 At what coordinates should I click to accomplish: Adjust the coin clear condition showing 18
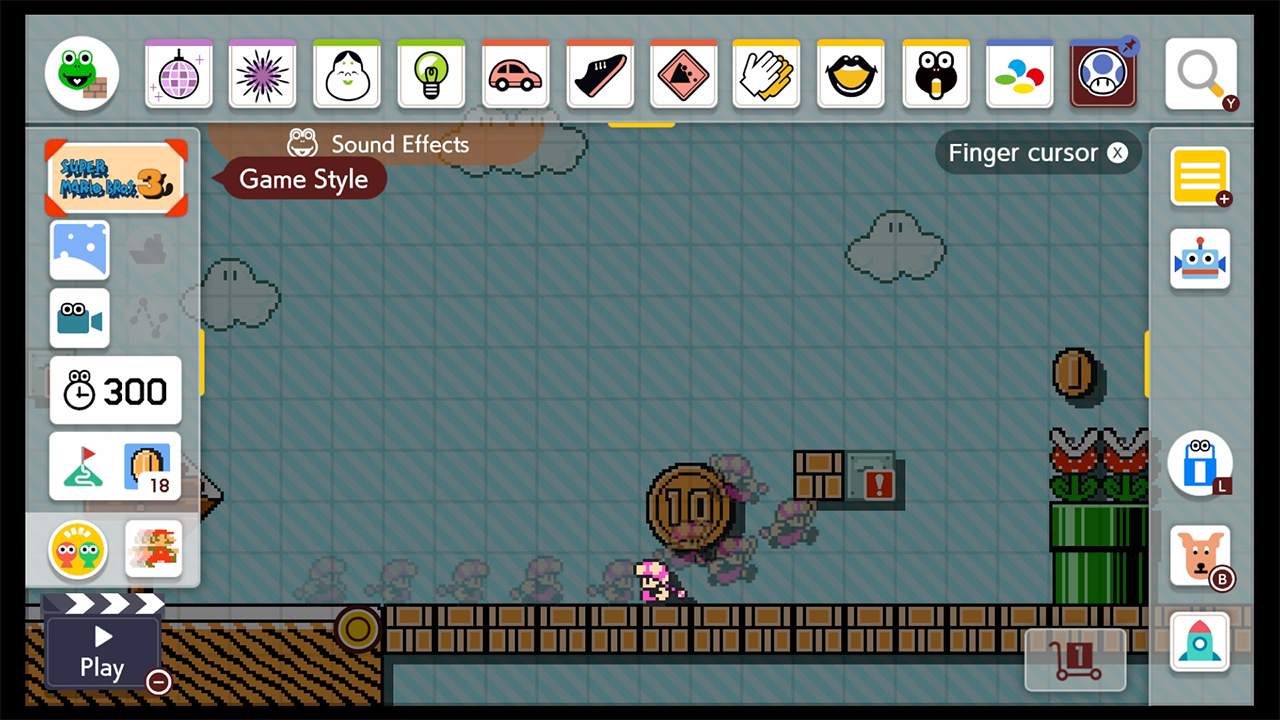point(148,466)
